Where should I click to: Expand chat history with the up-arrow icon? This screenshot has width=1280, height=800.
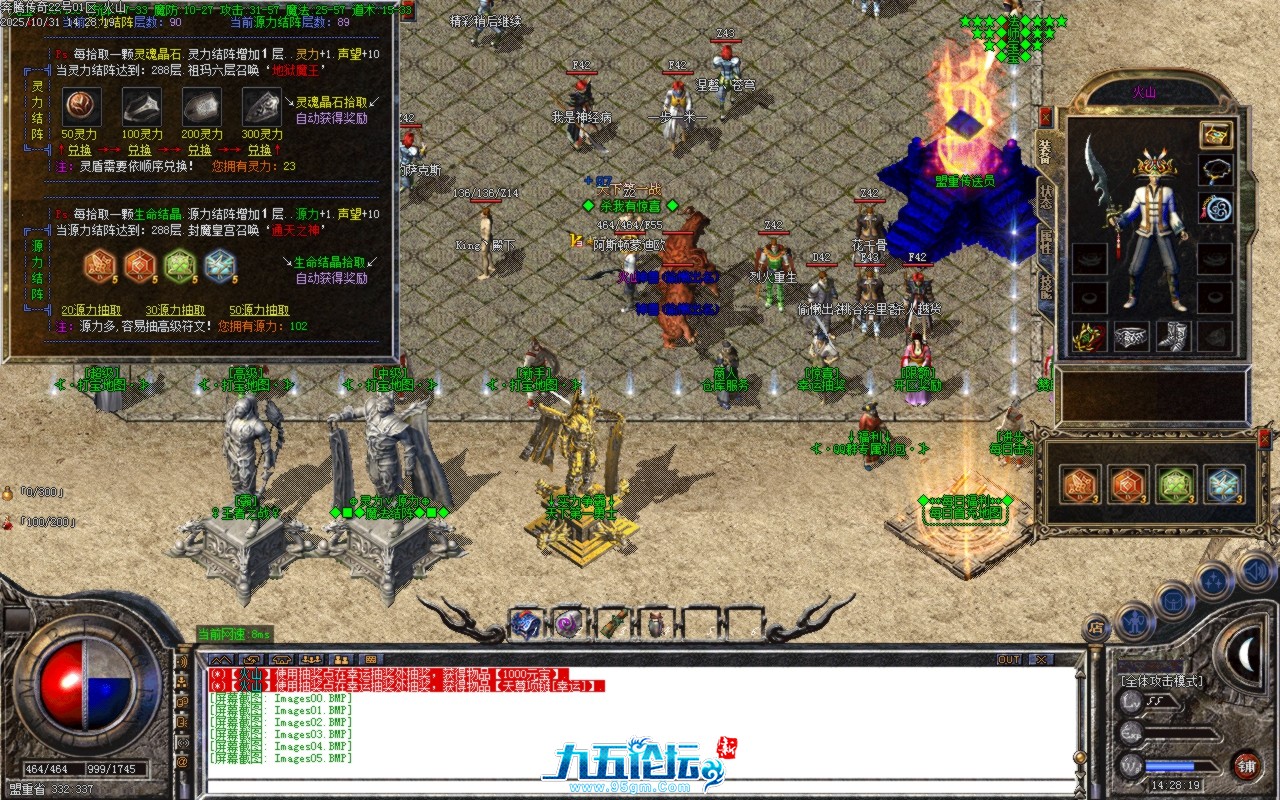221,657
